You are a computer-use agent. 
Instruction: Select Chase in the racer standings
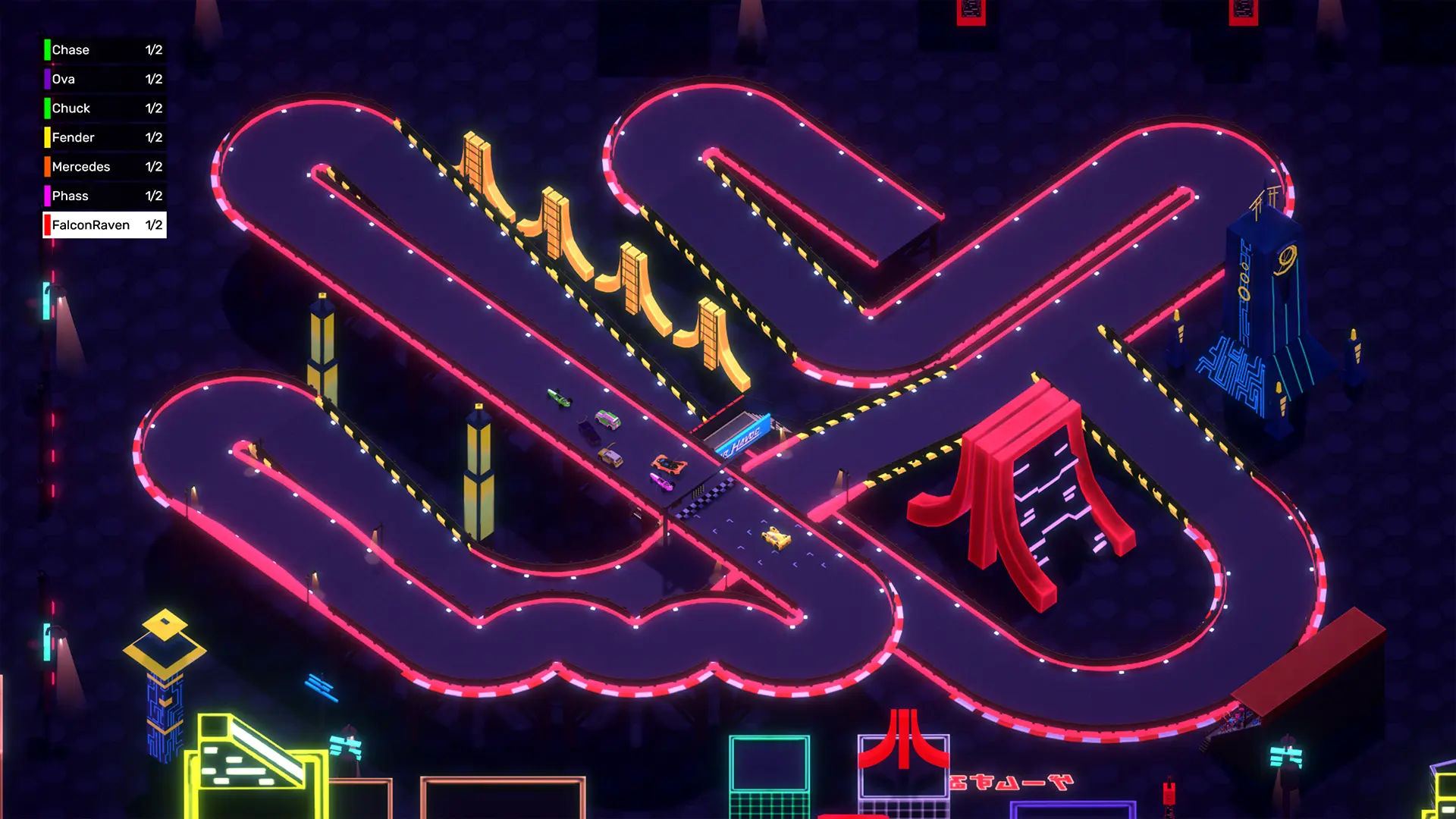[x=105, y=50]
